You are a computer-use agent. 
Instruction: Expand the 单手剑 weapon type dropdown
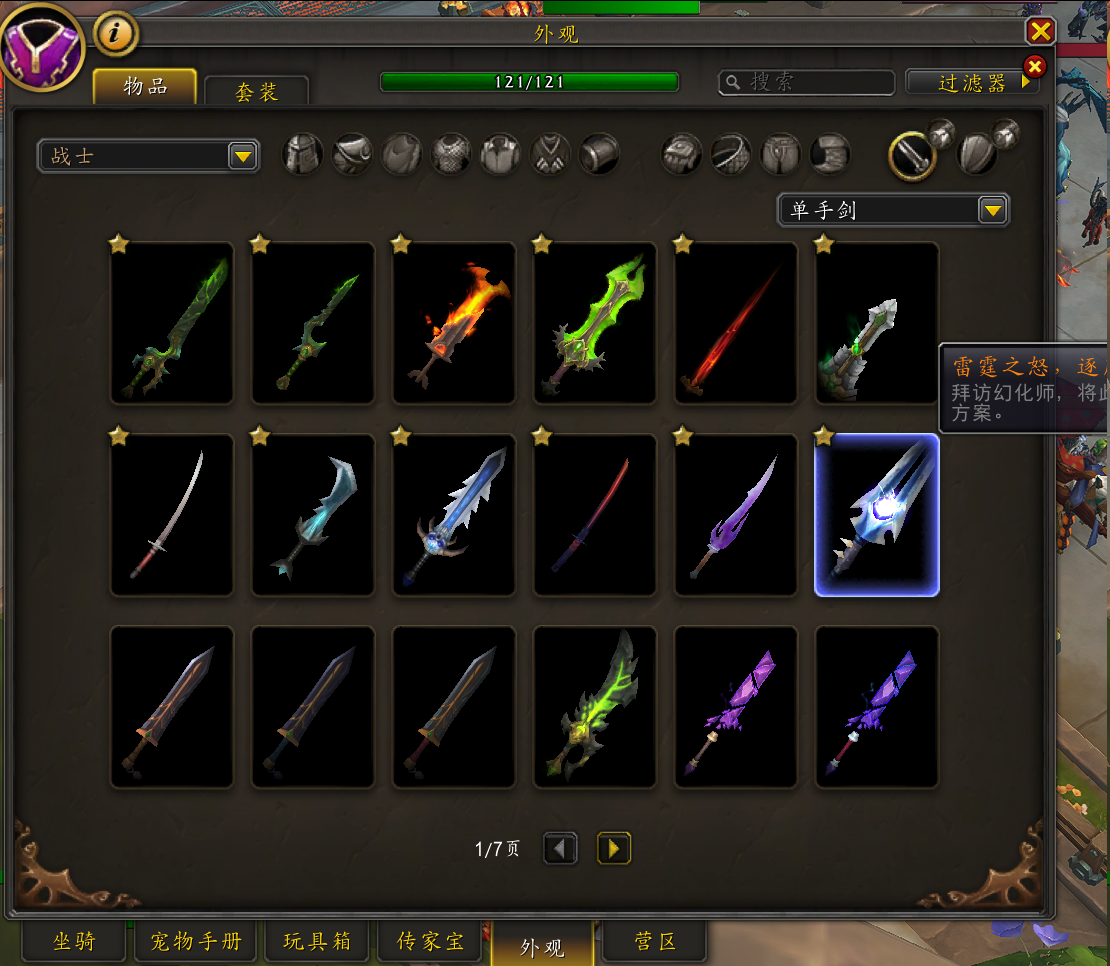pyautogui.click(x=893, y=210)
